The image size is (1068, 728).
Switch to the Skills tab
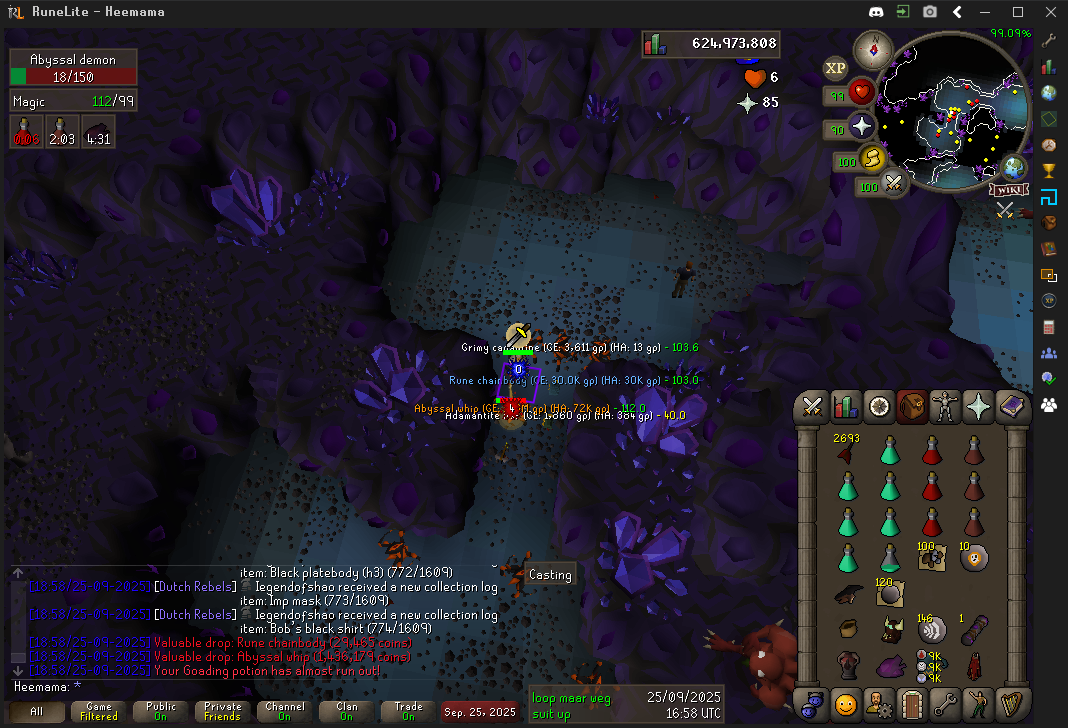click(846, 406)
